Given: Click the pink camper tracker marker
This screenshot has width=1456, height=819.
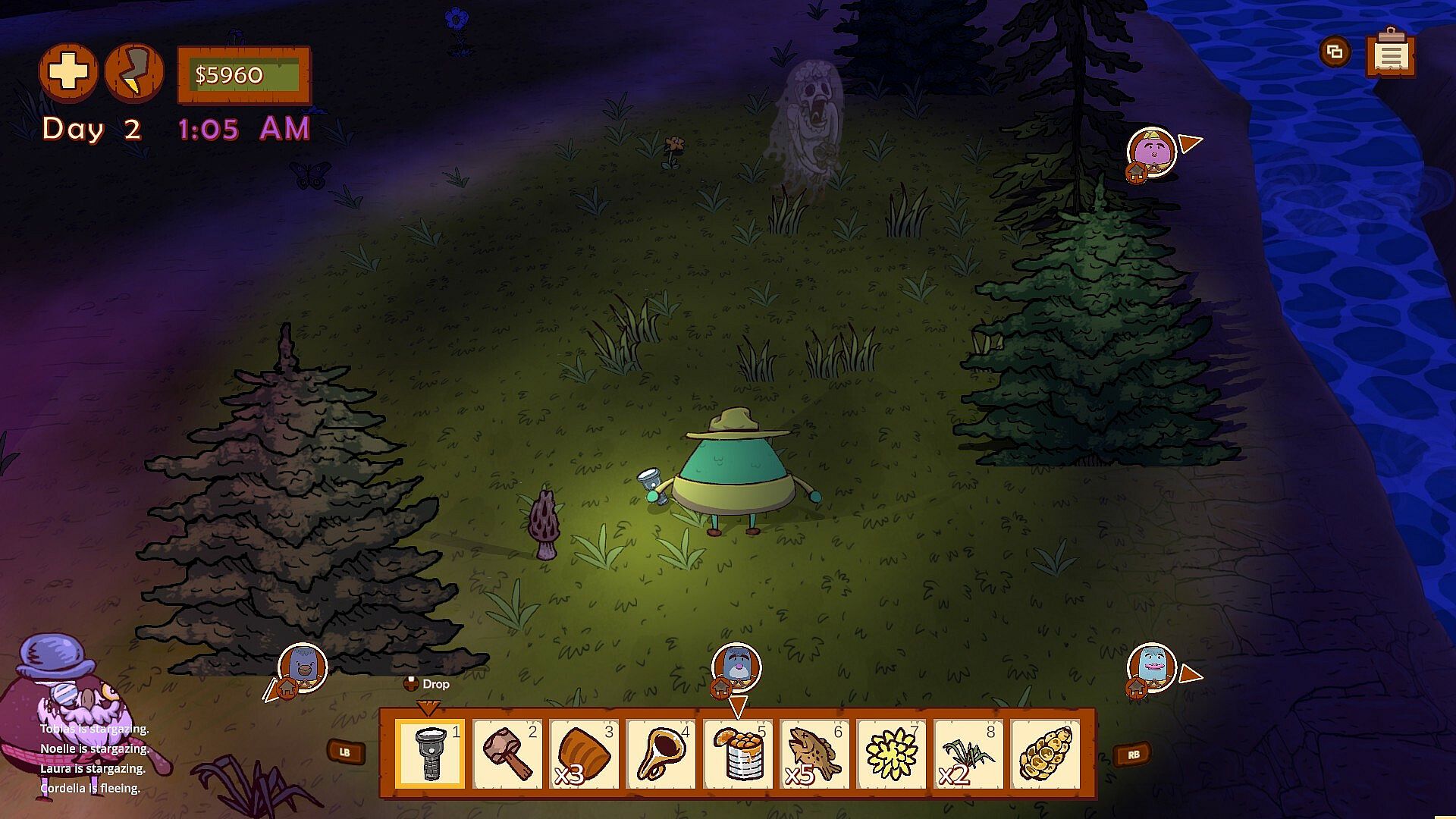Looking at the screenshot, I should point(1151,151).
